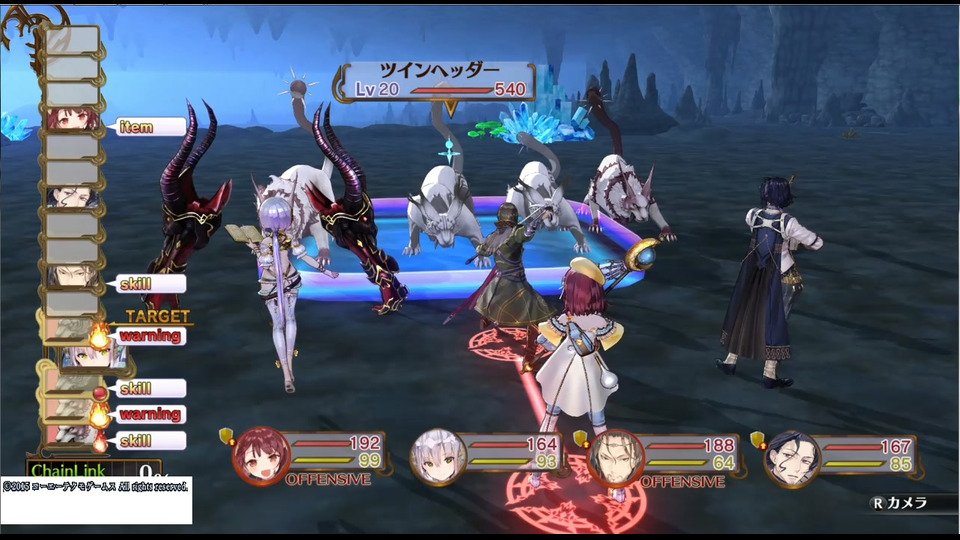Select the TARGET warning entry in turn order

coord(151,336)
